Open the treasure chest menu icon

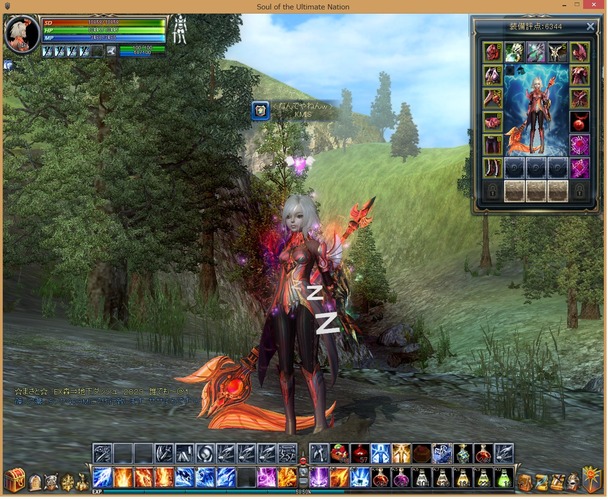pyautogui.click(x=15, y=481)
